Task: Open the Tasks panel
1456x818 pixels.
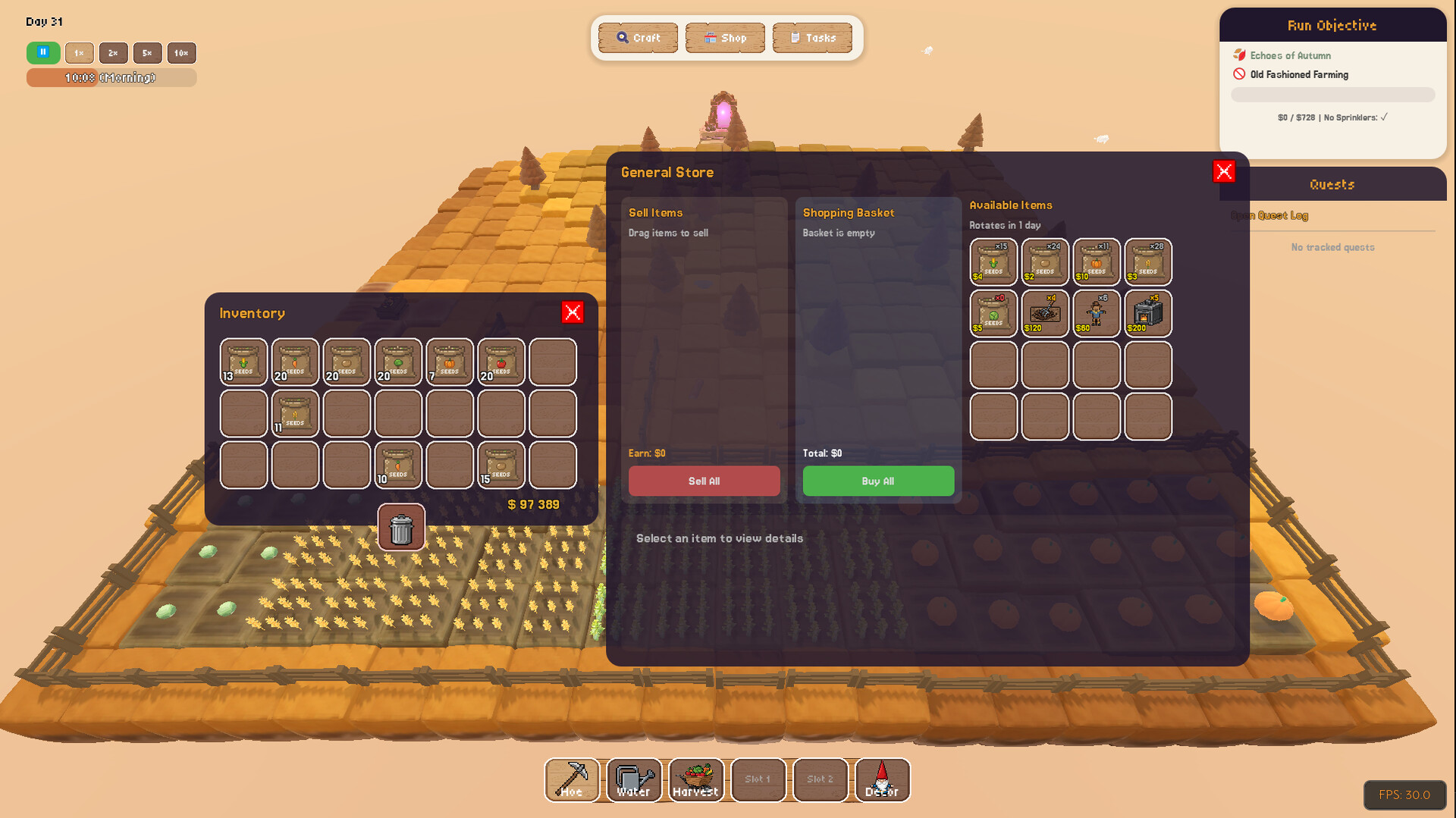Action: (x=812, y=38)
